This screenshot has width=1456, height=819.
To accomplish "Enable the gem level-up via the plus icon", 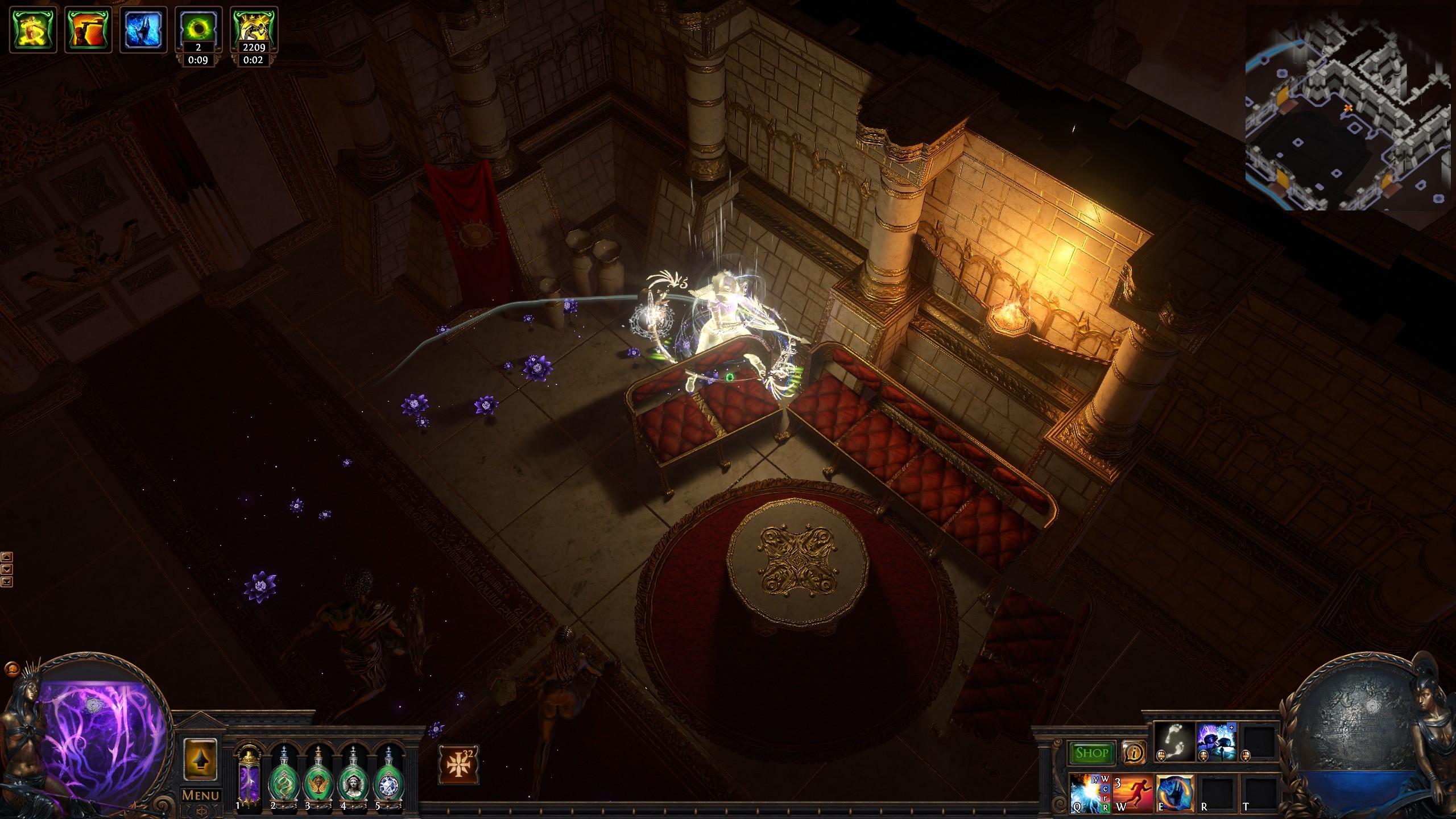I will click(1231, 727).
